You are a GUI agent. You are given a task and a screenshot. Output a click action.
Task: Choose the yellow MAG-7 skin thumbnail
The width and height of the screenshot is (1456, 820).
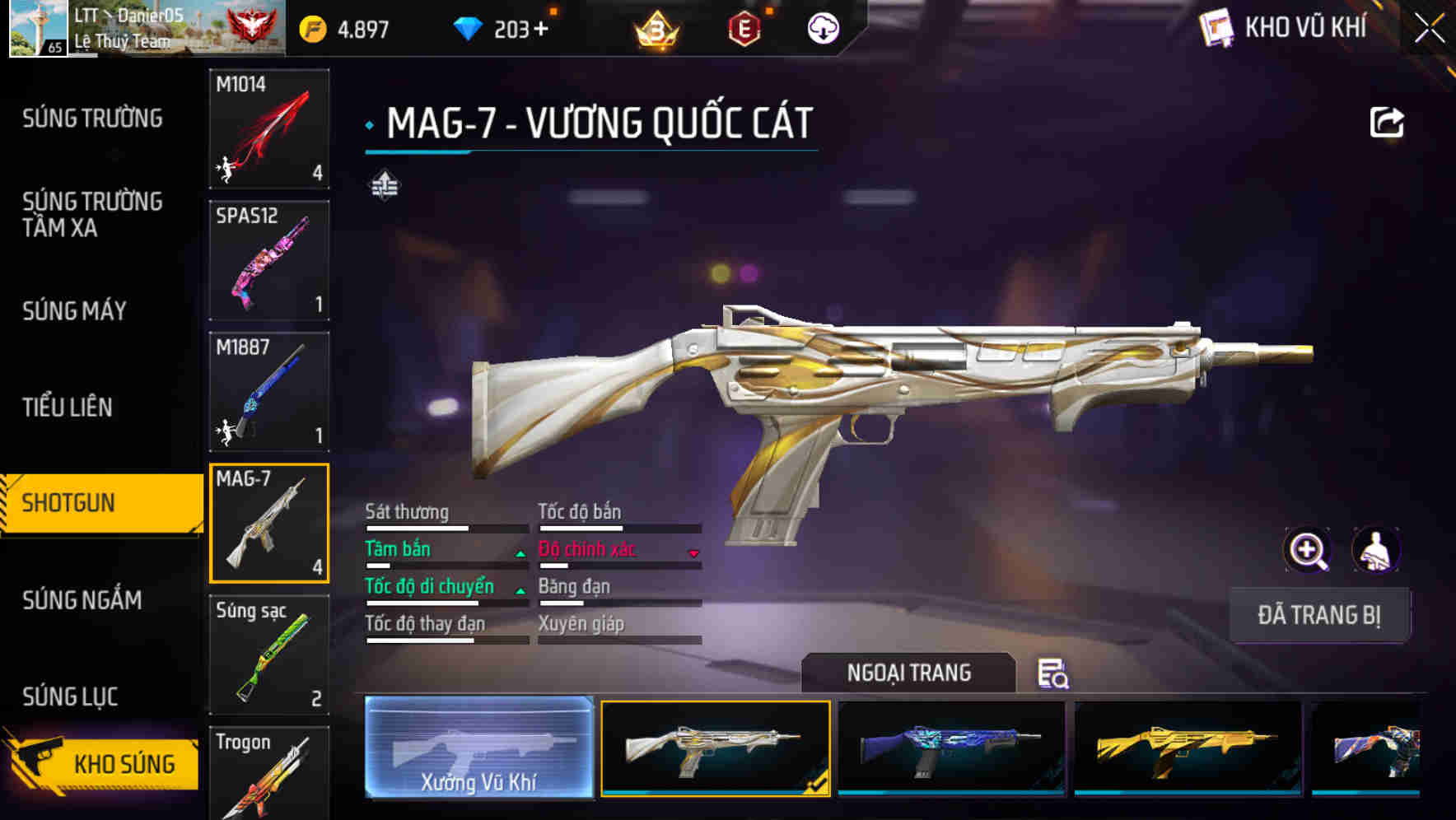[1188, 748]
